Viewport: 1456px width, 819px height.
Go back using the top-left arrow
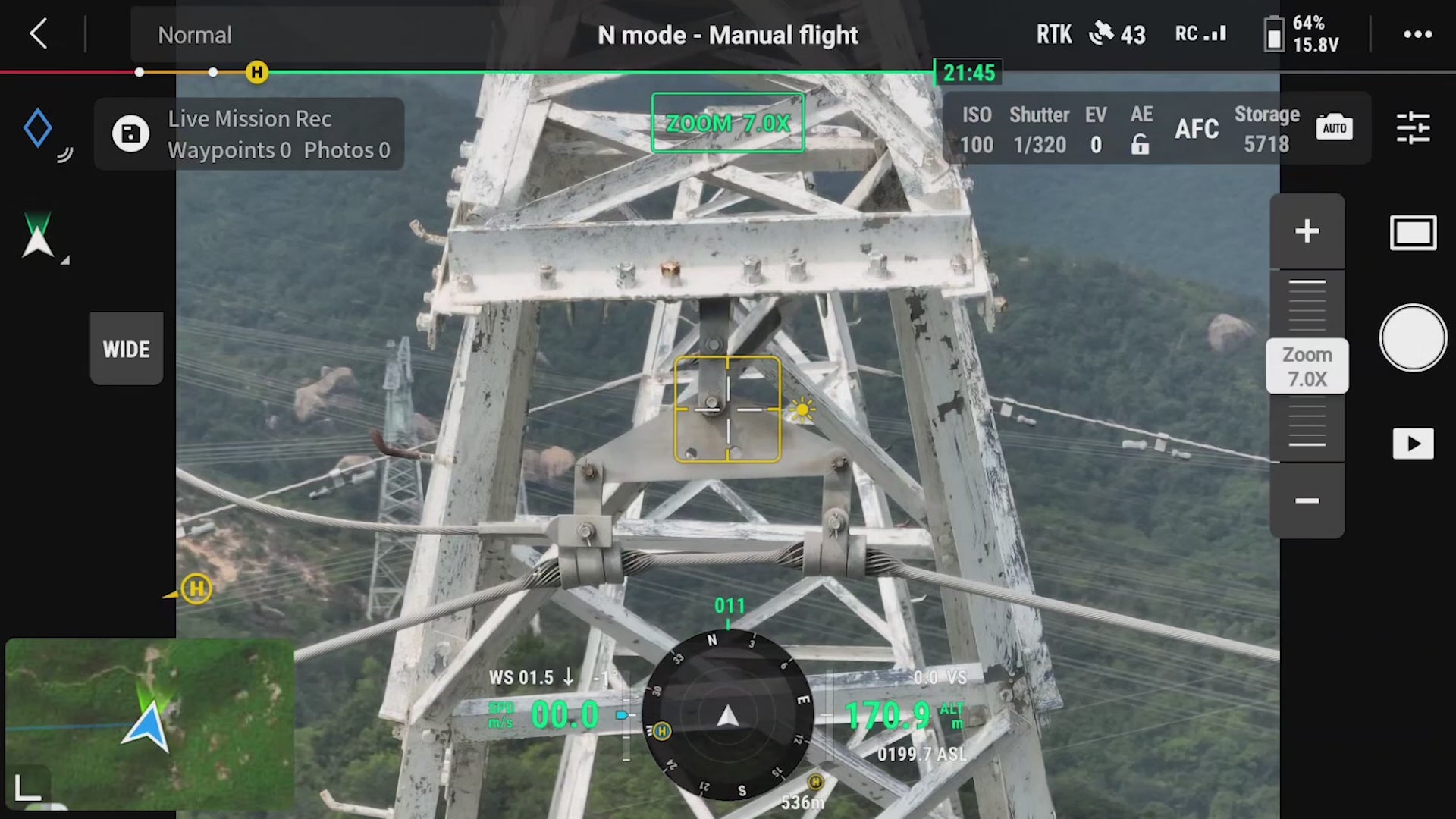tap(39, 34)
